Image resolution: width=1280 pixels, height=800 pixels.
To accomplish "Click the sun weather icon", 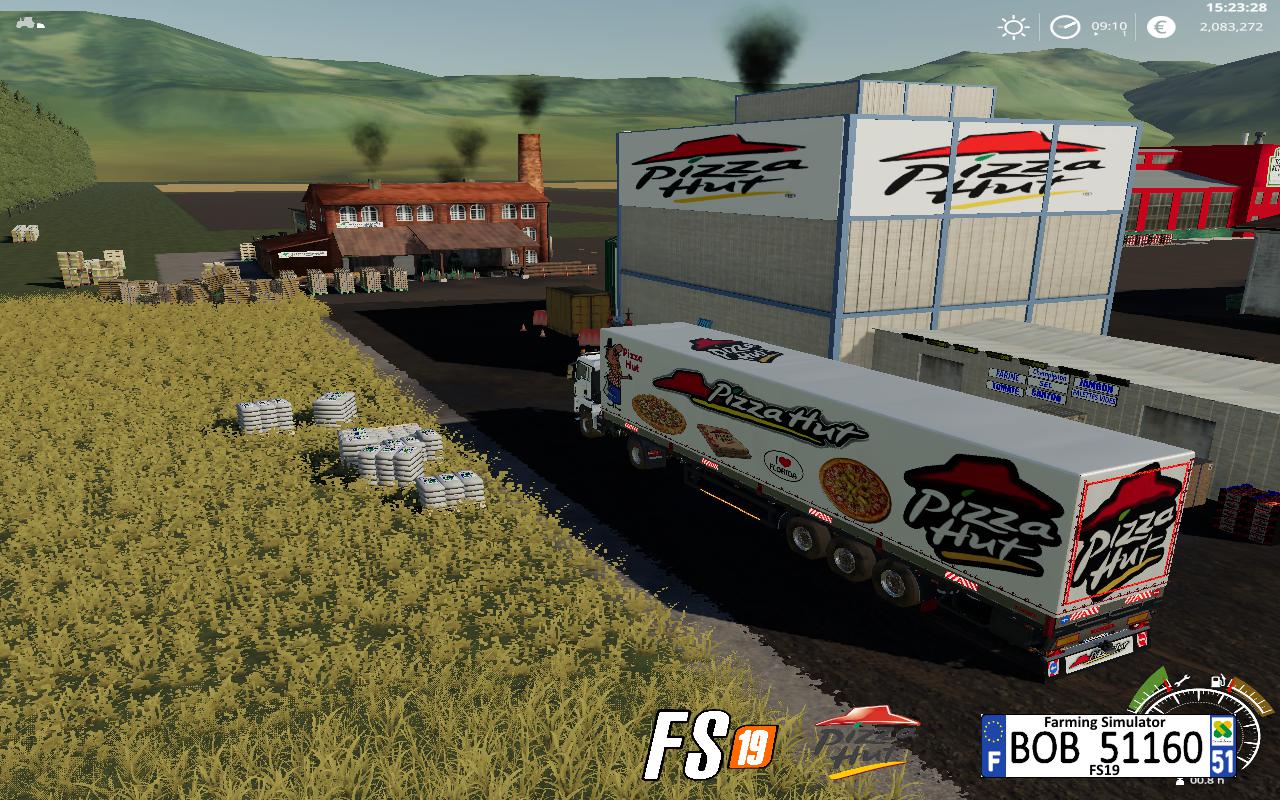I will (x=1015, y=27).
